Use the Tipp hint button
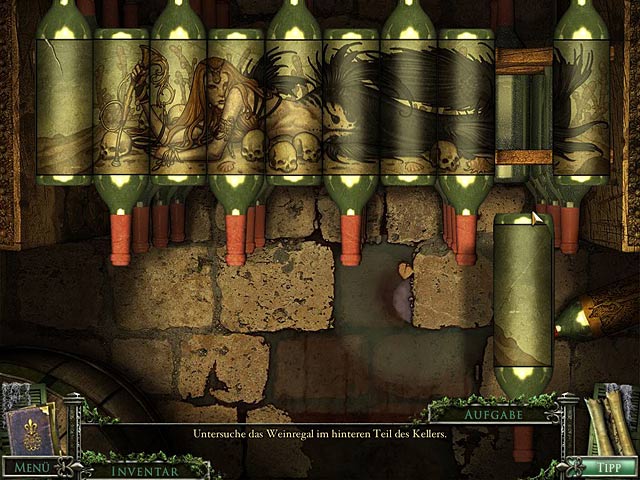 [600, 467]
